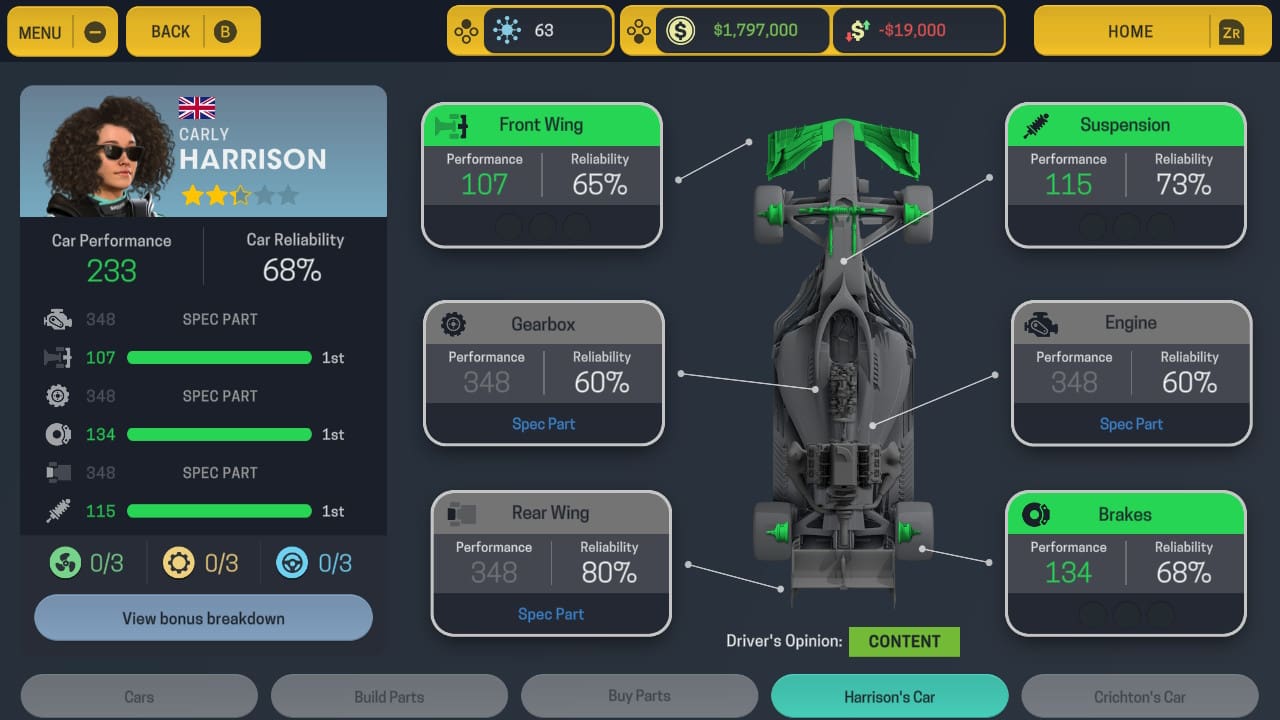Open the Menu from the top left

[40, 31]
